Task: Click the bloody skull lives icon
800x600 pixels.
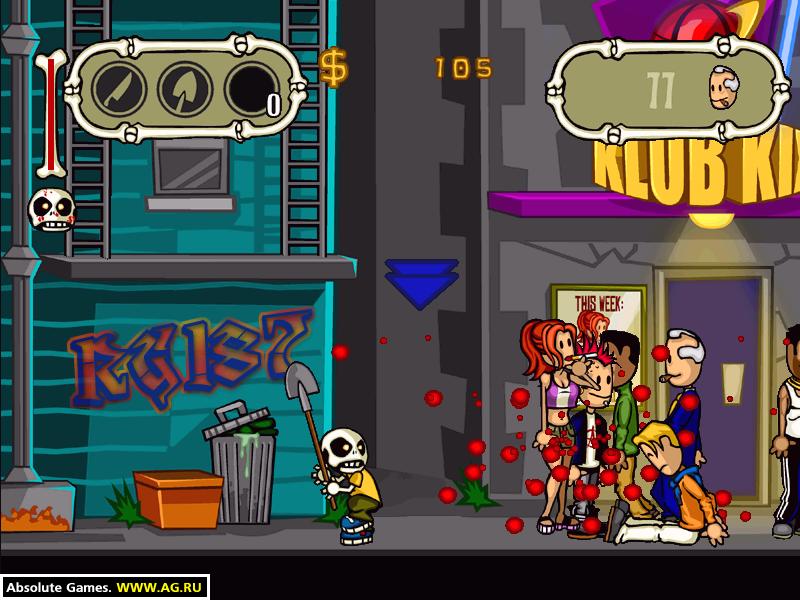Action: (48, 210)
